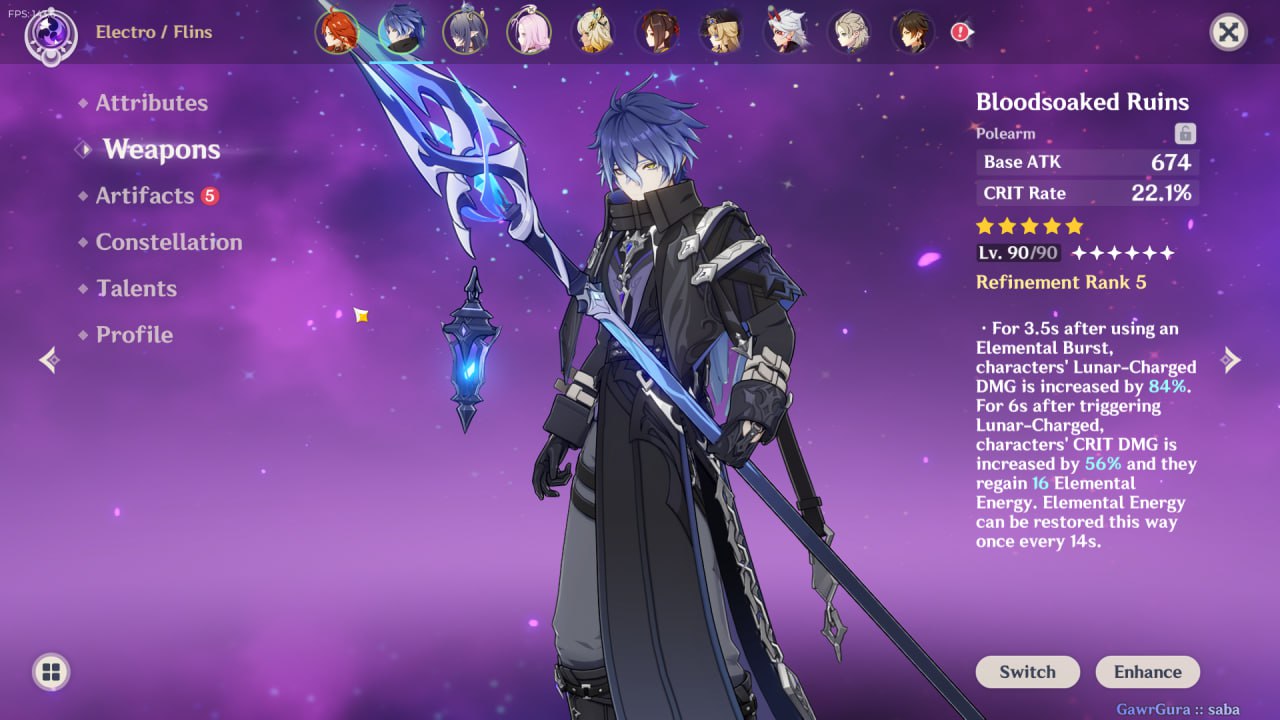Toggle the weapon lock icon
This screenshot has width=1280, height=720.
pyautogui.click(x=1185, y=133)
